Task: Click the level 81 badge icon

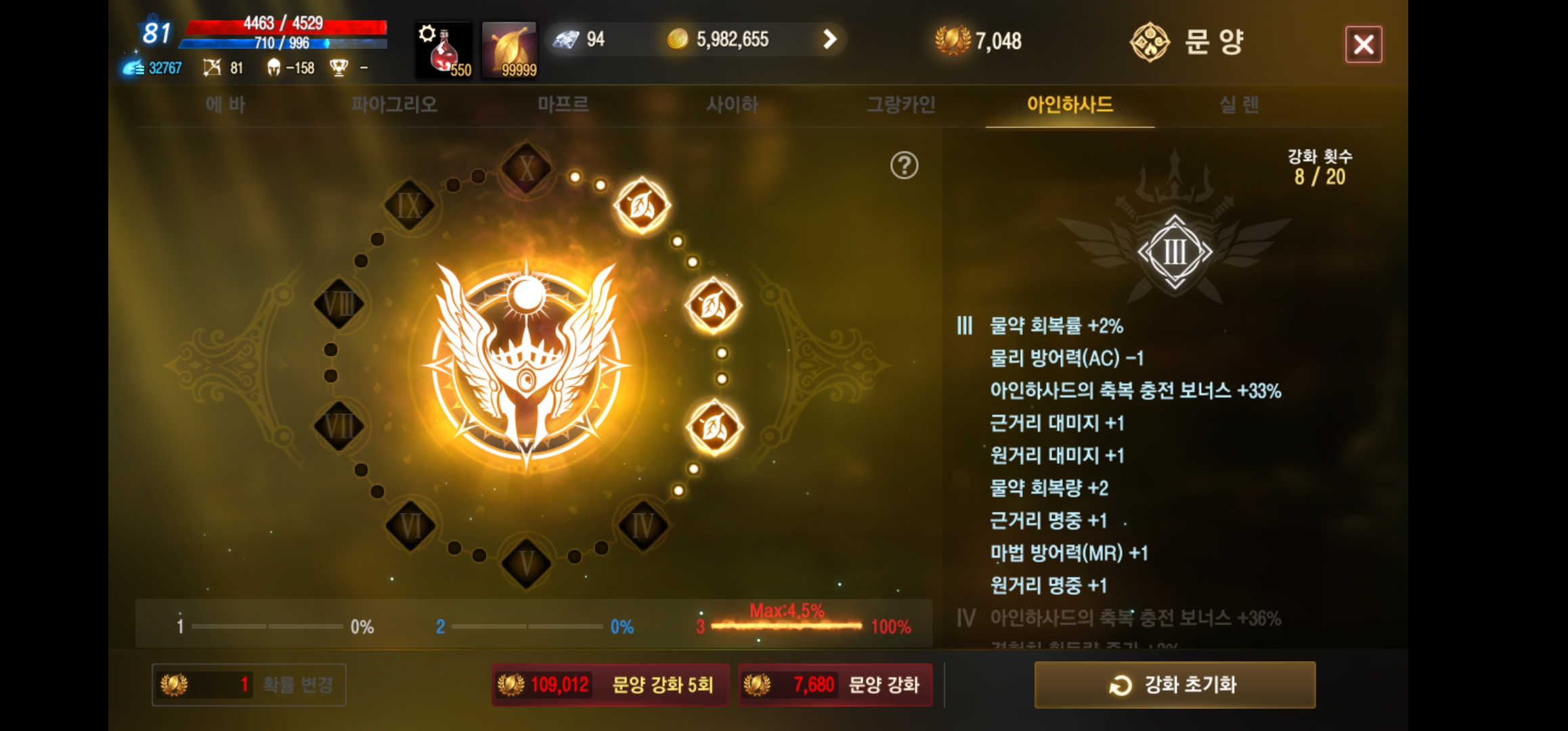Action: [154, 30]
